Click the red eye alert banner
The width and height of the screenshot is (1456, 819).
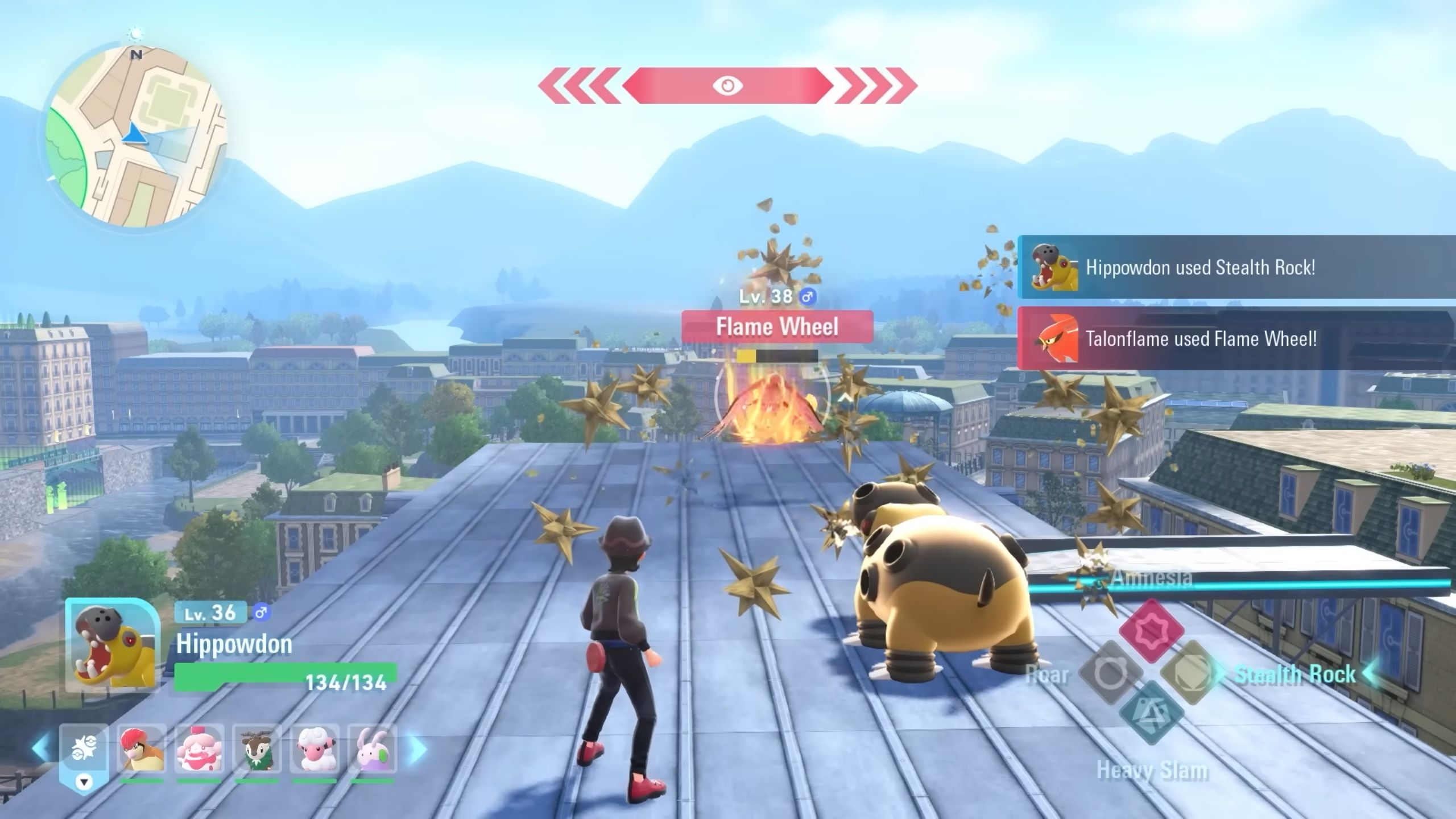pos(727,86)
